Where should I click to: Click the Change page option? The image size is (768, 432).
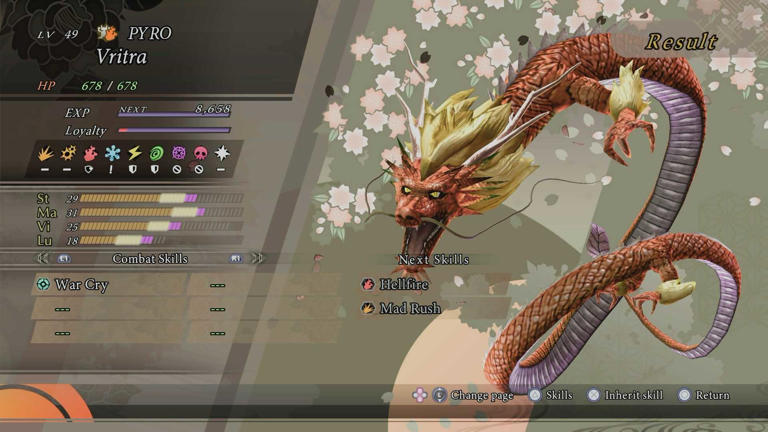[x=482, y=396]
